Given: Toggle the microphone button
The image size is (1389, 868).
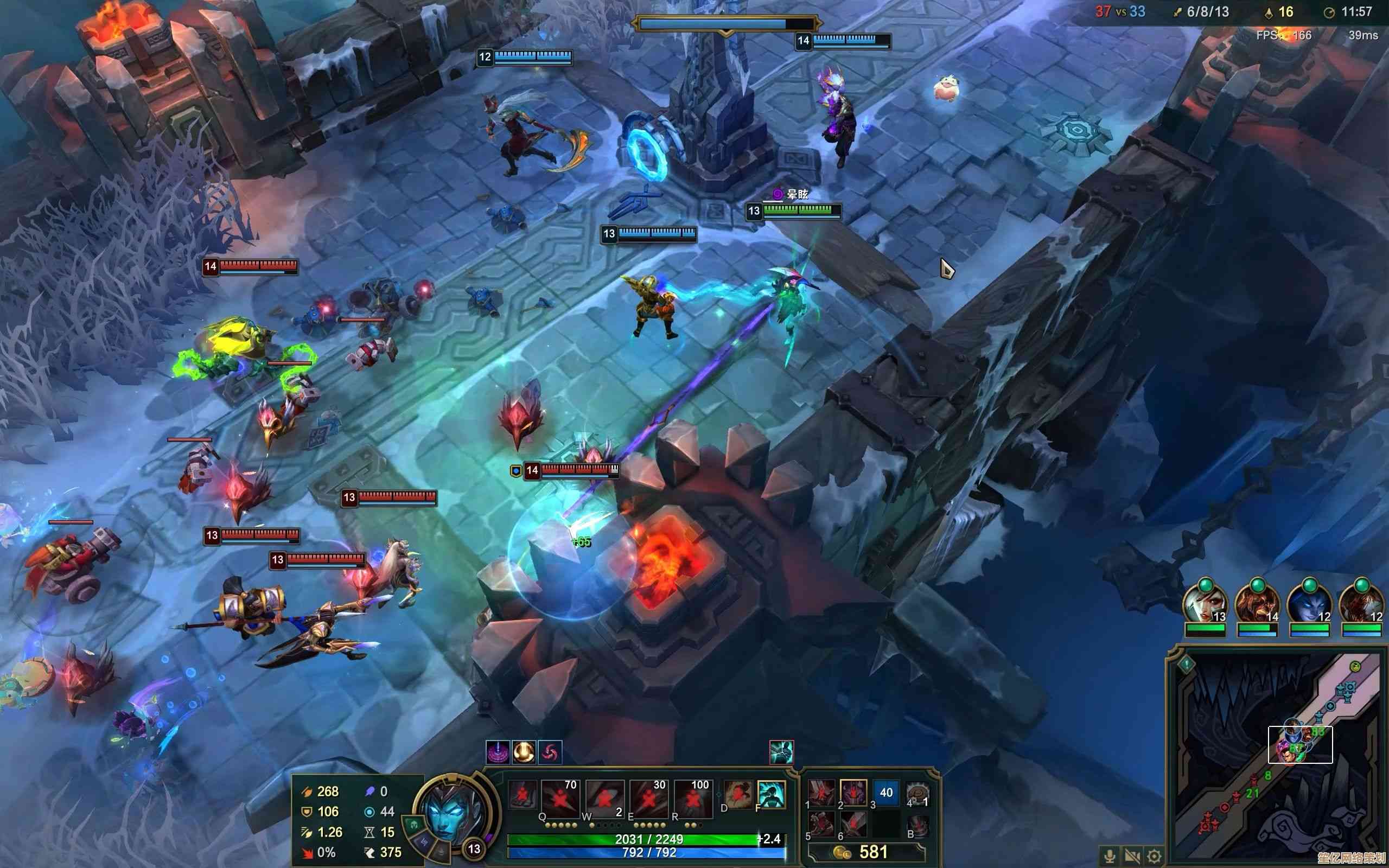Looking at the screenshot, I should (x=1110, y=856).
